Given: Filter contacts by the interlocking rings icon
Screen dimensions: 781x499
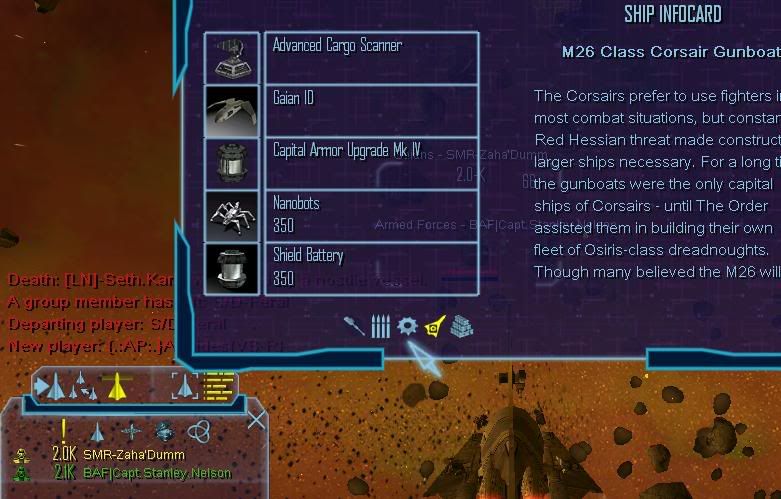Looking at the screenshot, I should pyautogui.click(x=198, y=432).
